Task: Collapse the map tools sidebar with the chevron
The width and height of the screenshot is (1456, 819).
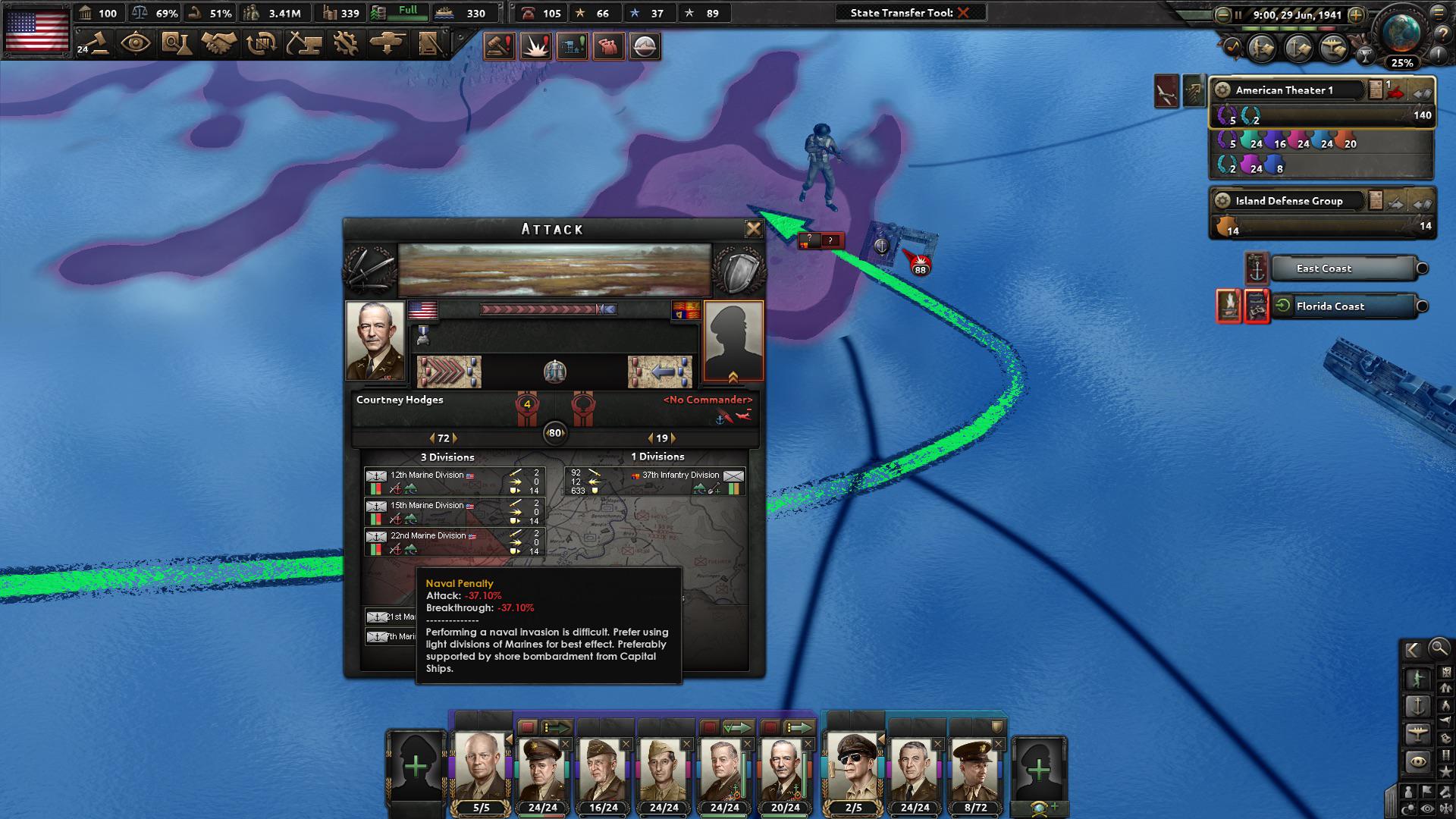Action: [1411, 650]
